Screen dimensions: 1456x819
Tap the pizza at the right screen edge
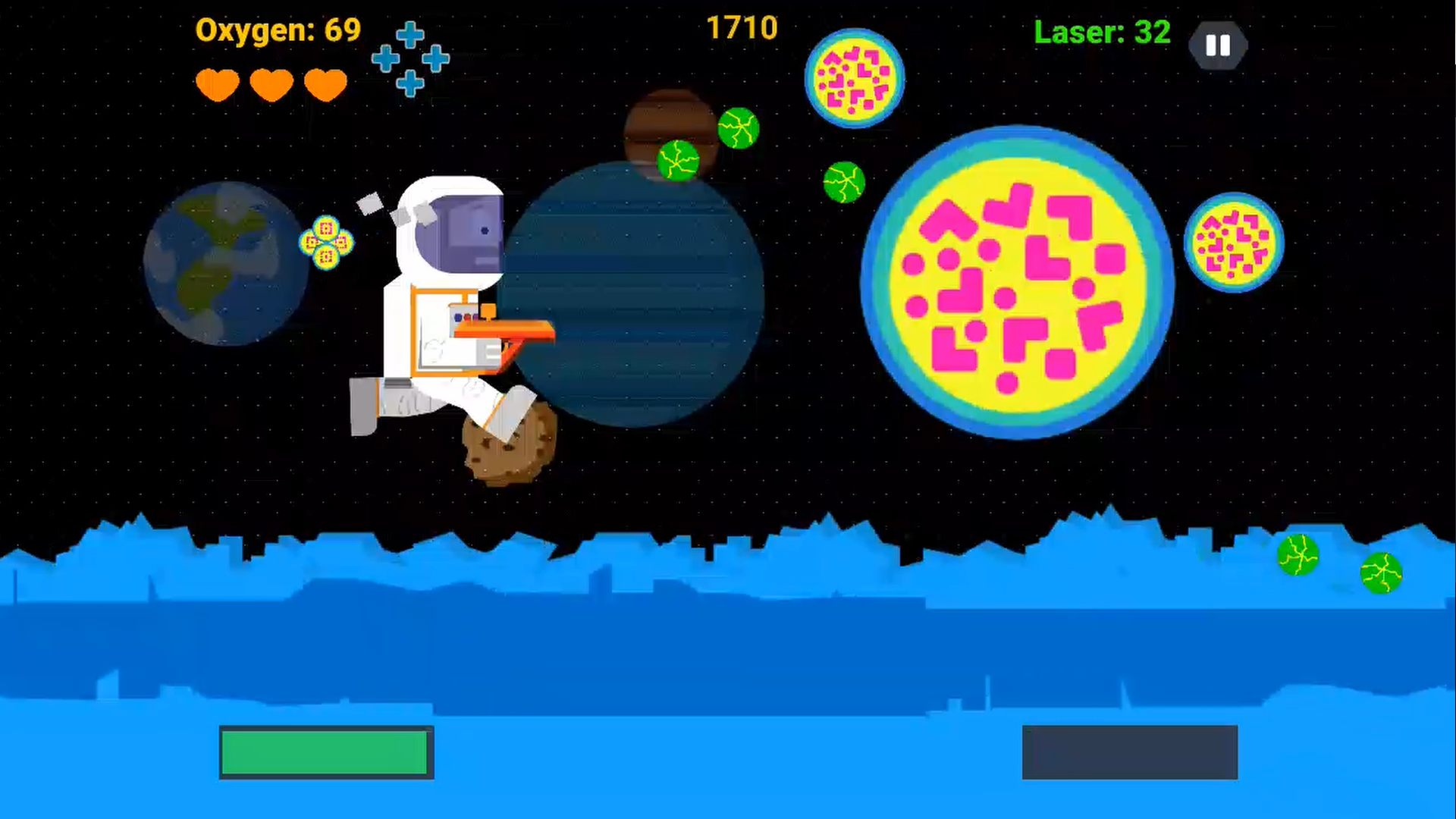pos(1234,243)
